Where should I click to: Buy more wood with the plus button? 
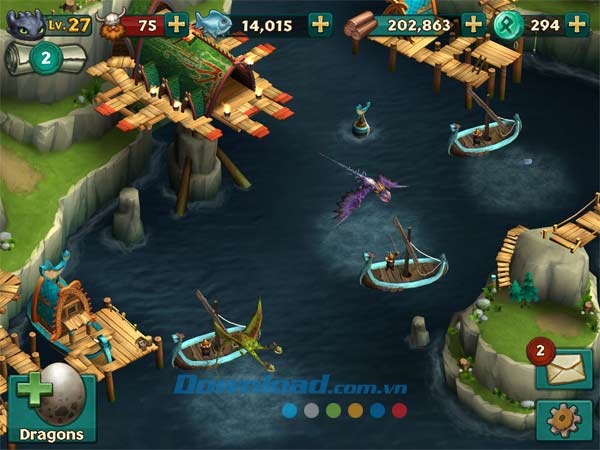coord(472,24)
